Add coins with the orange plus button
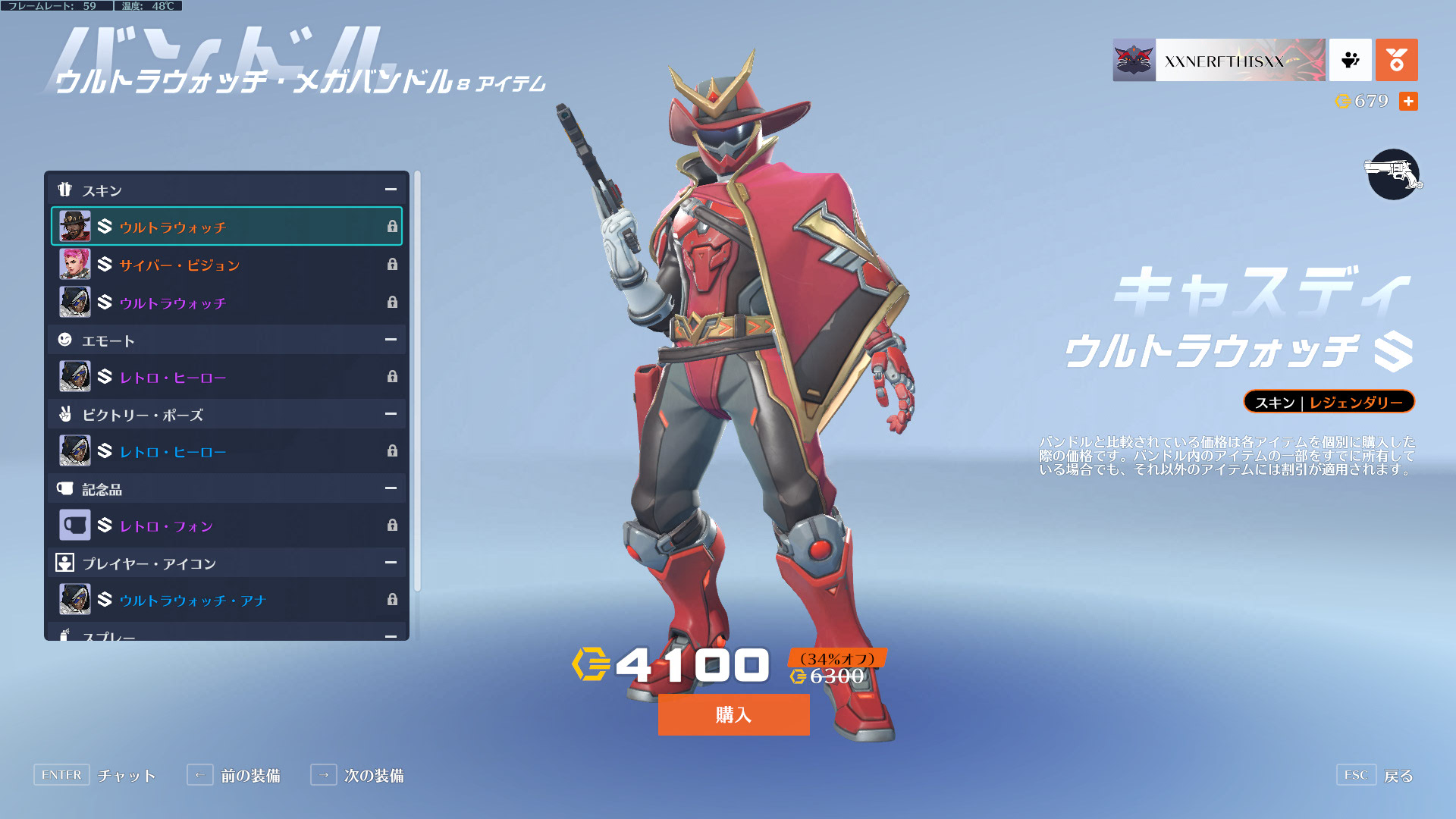 click(x=1408, y=102)
